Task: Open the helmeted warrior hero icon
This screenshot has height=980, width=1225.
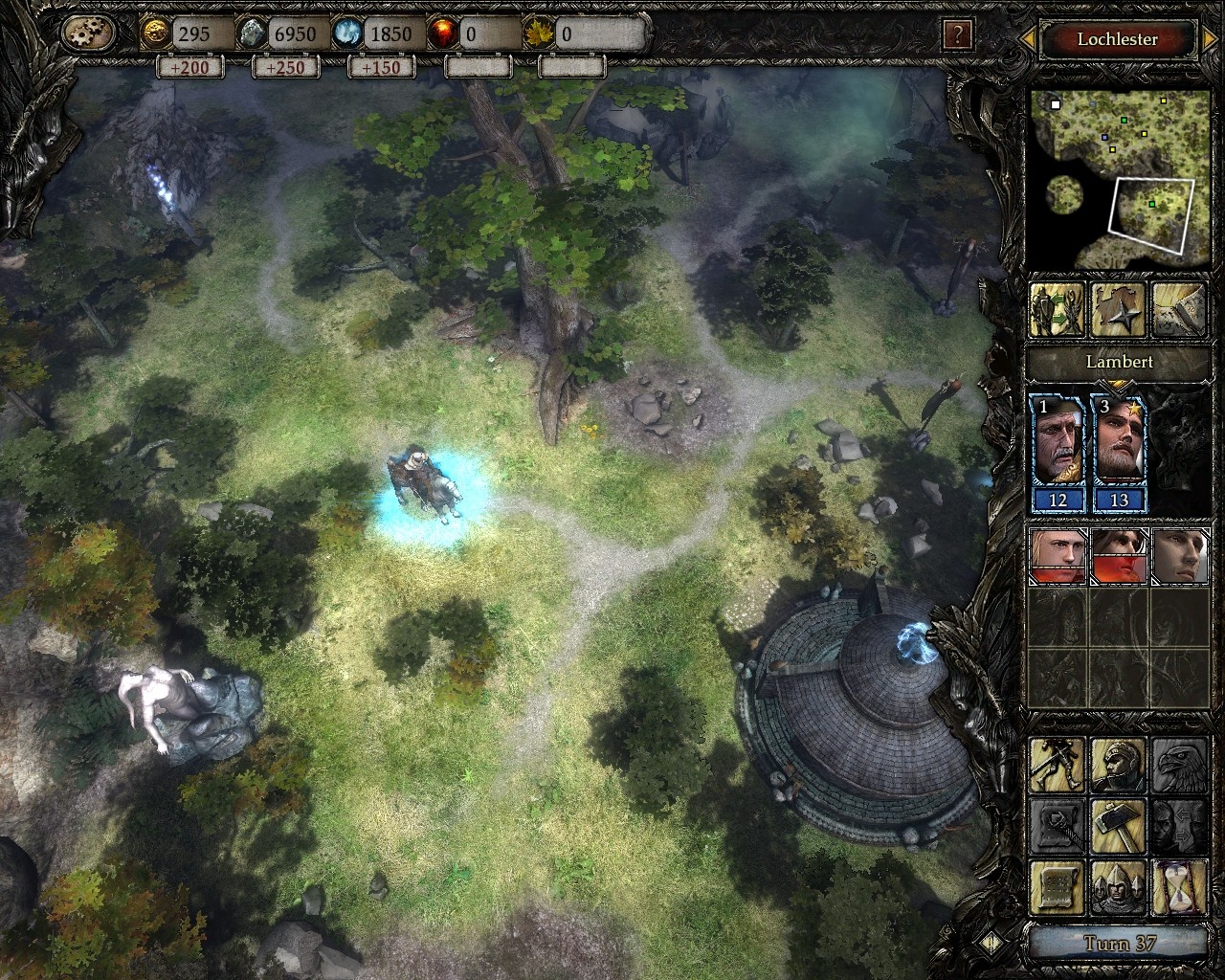Action: point(1118,765)
